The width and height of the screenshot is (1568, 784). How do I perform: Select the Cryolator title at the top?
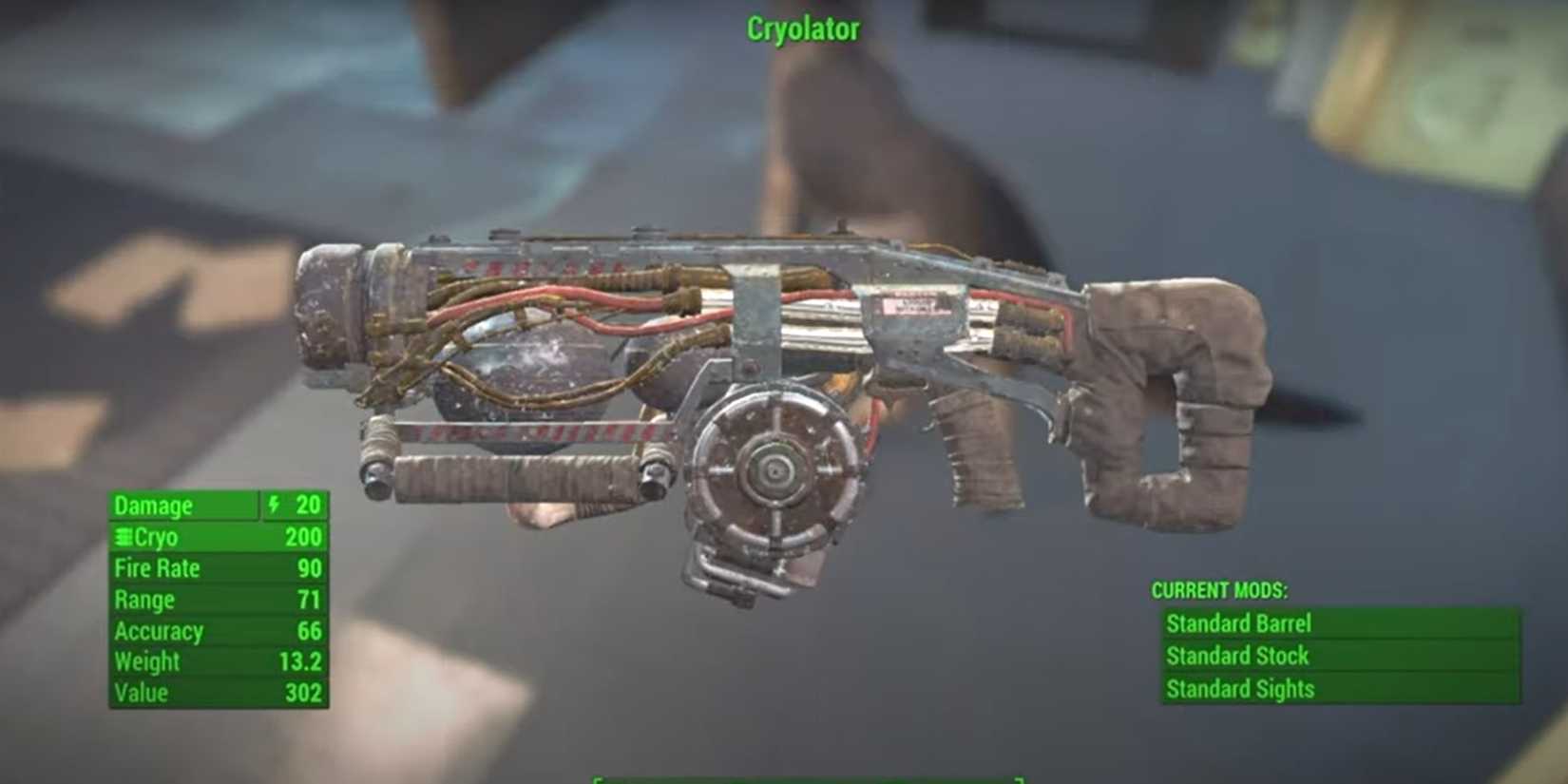coord(802,29)
